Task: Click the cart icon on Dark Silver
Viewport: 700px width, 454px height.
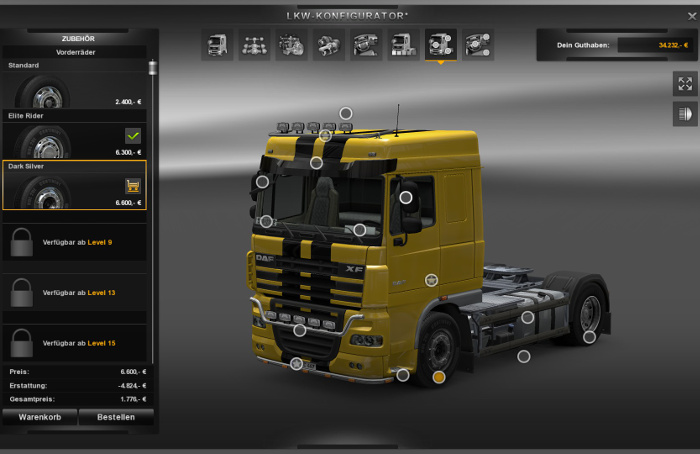Action: coord(132,185)
